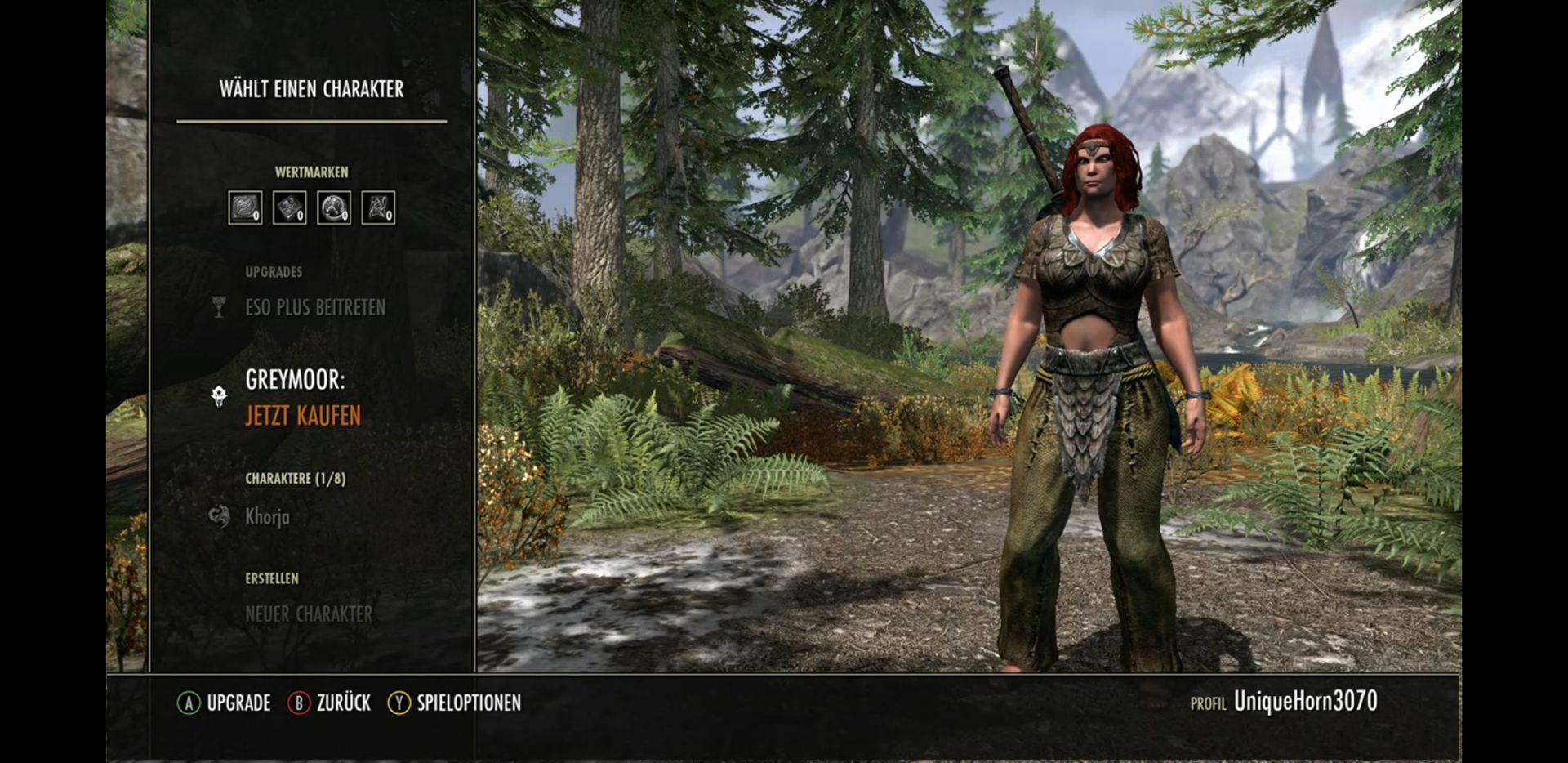Image resolution: width=1568 pixels, height=763 pixels.
Task: Create a Neuer Charakter
Action: click(x=308, y=614)
